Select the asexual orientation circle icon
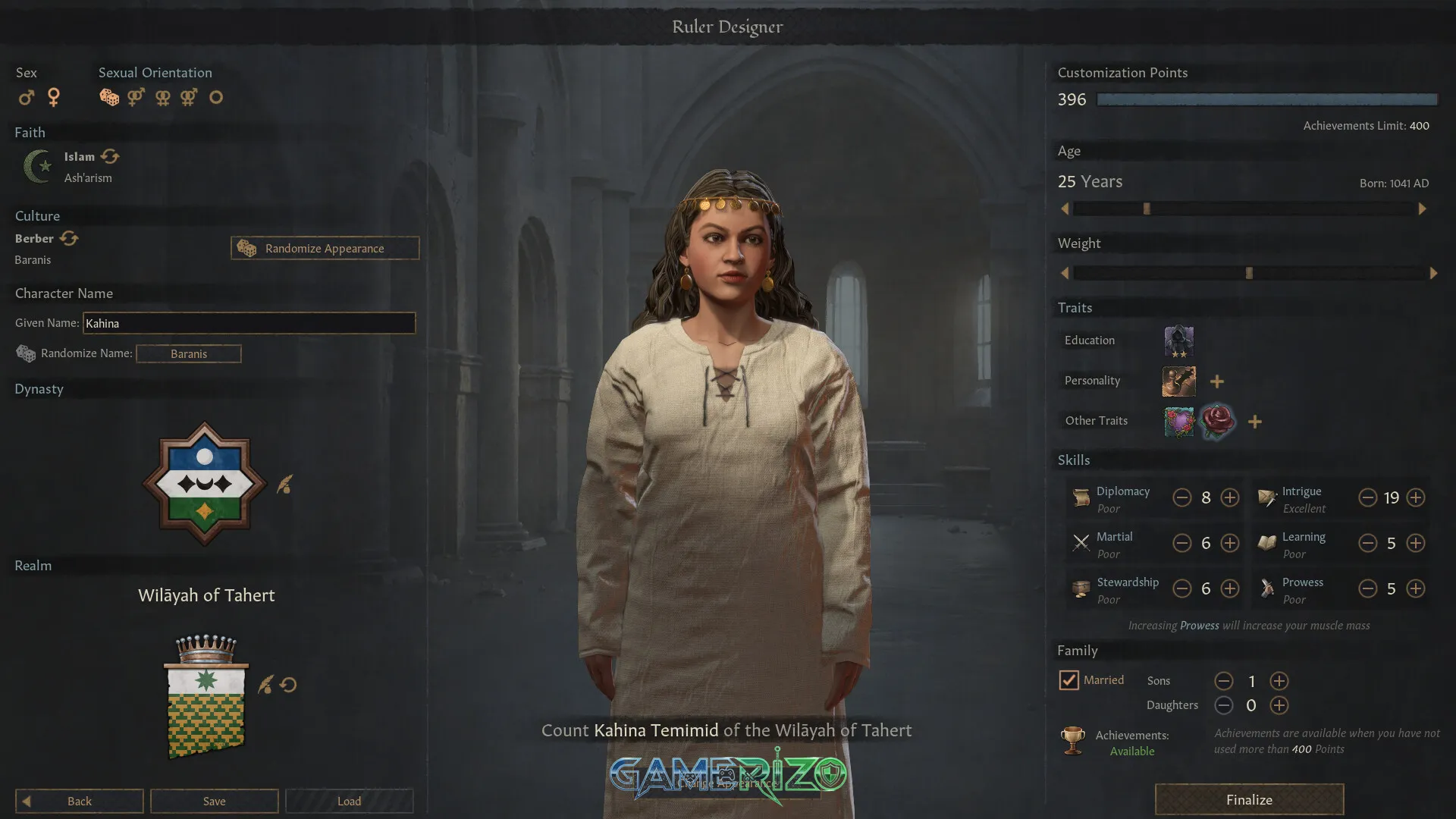Screen dimensions: 1456x819 point(215,97)
